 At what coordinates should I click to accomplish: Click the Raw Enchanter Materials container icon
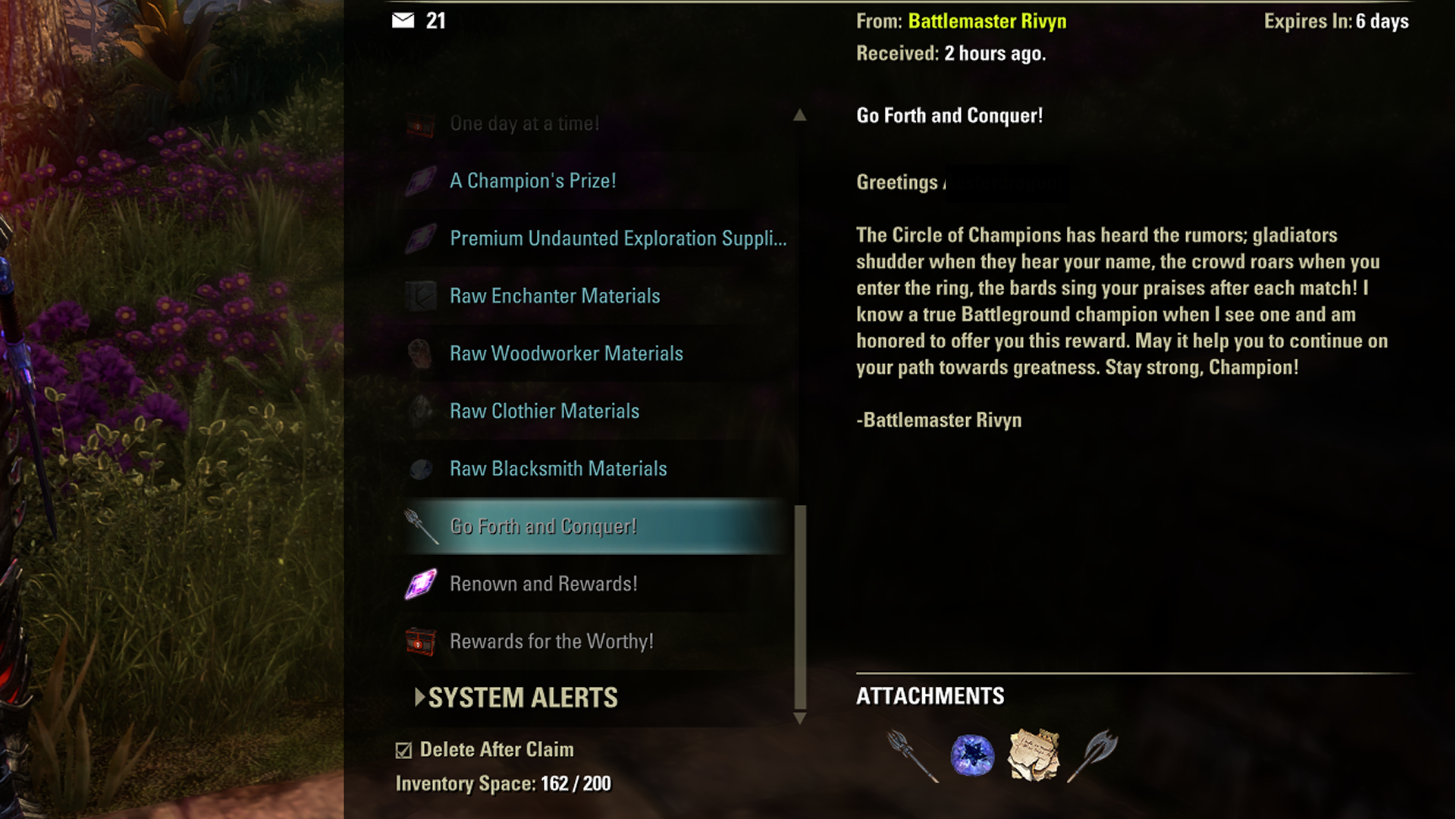[x=419, y=296]
